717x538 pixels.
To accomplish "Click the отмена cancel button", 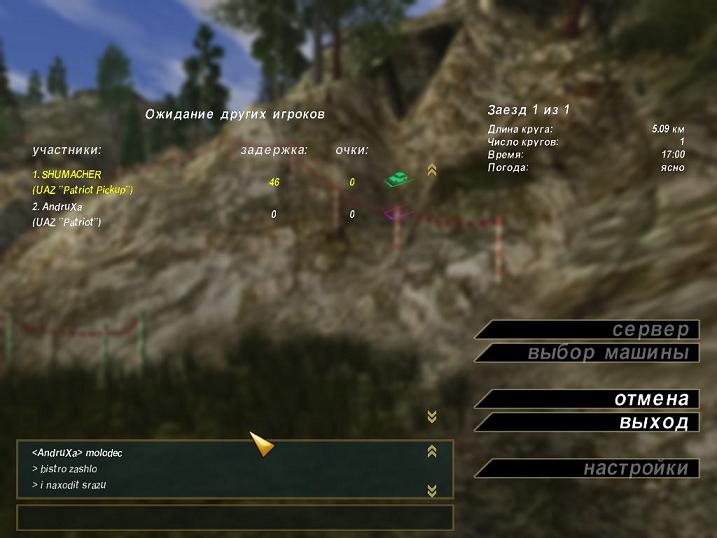I will [x=590, y=399].
